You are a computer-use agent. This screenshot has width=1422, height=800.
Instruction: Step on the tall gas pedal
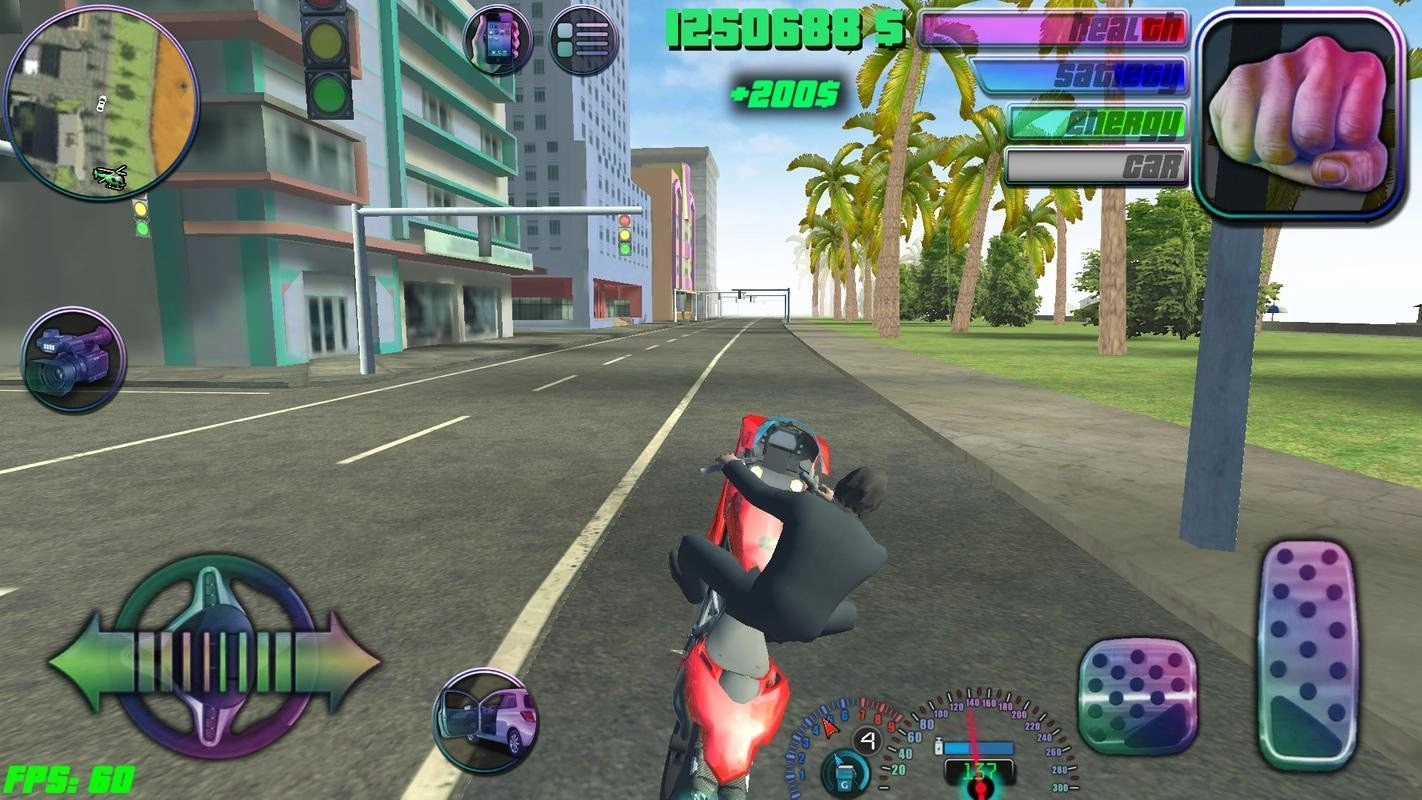coord(1306,654)
